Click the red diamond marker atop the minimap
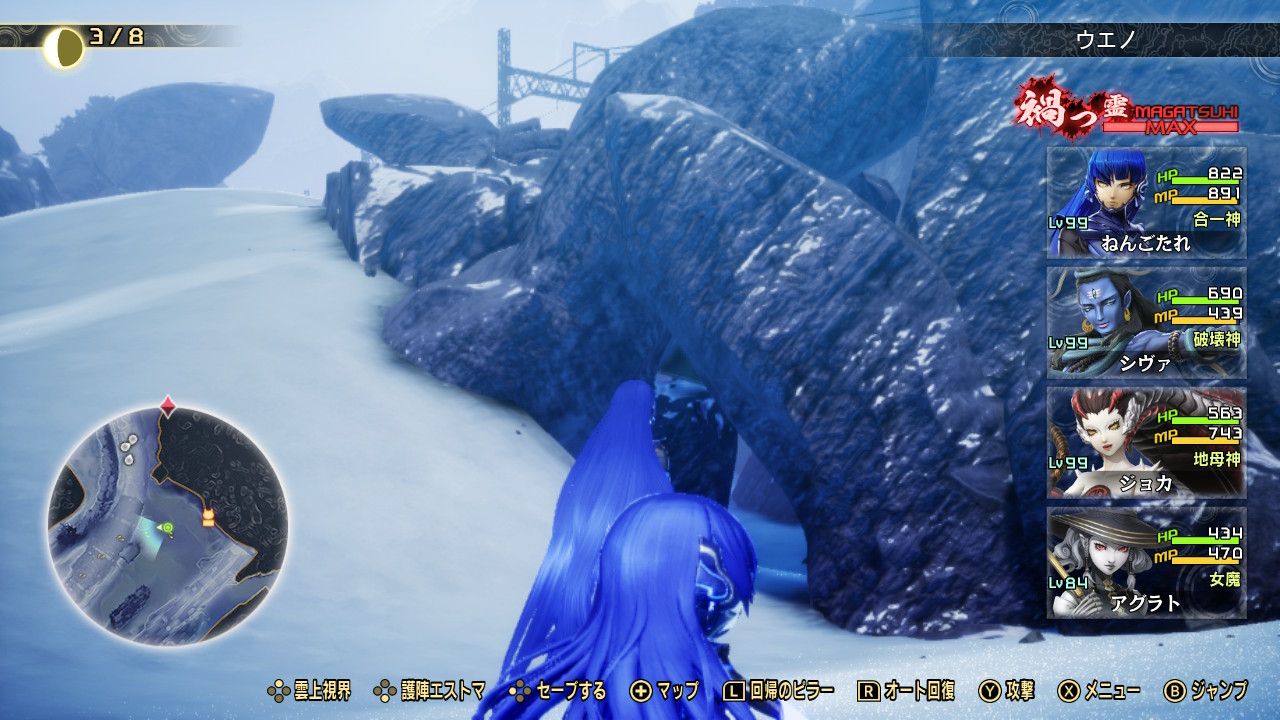 click(x=168, y=406)
